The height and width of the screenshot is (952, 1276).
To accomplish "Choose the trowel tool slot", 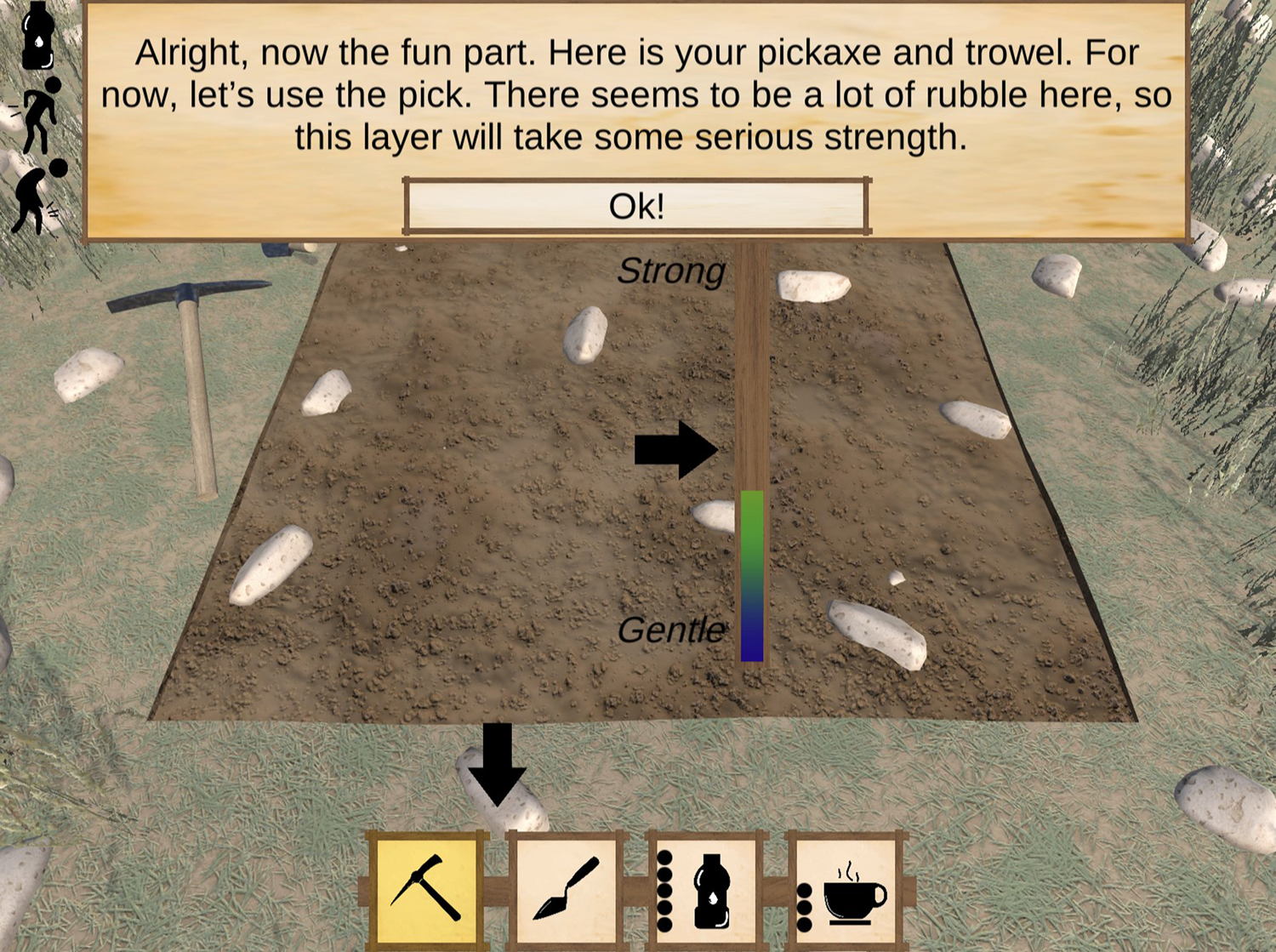I will tap(566, 888).
